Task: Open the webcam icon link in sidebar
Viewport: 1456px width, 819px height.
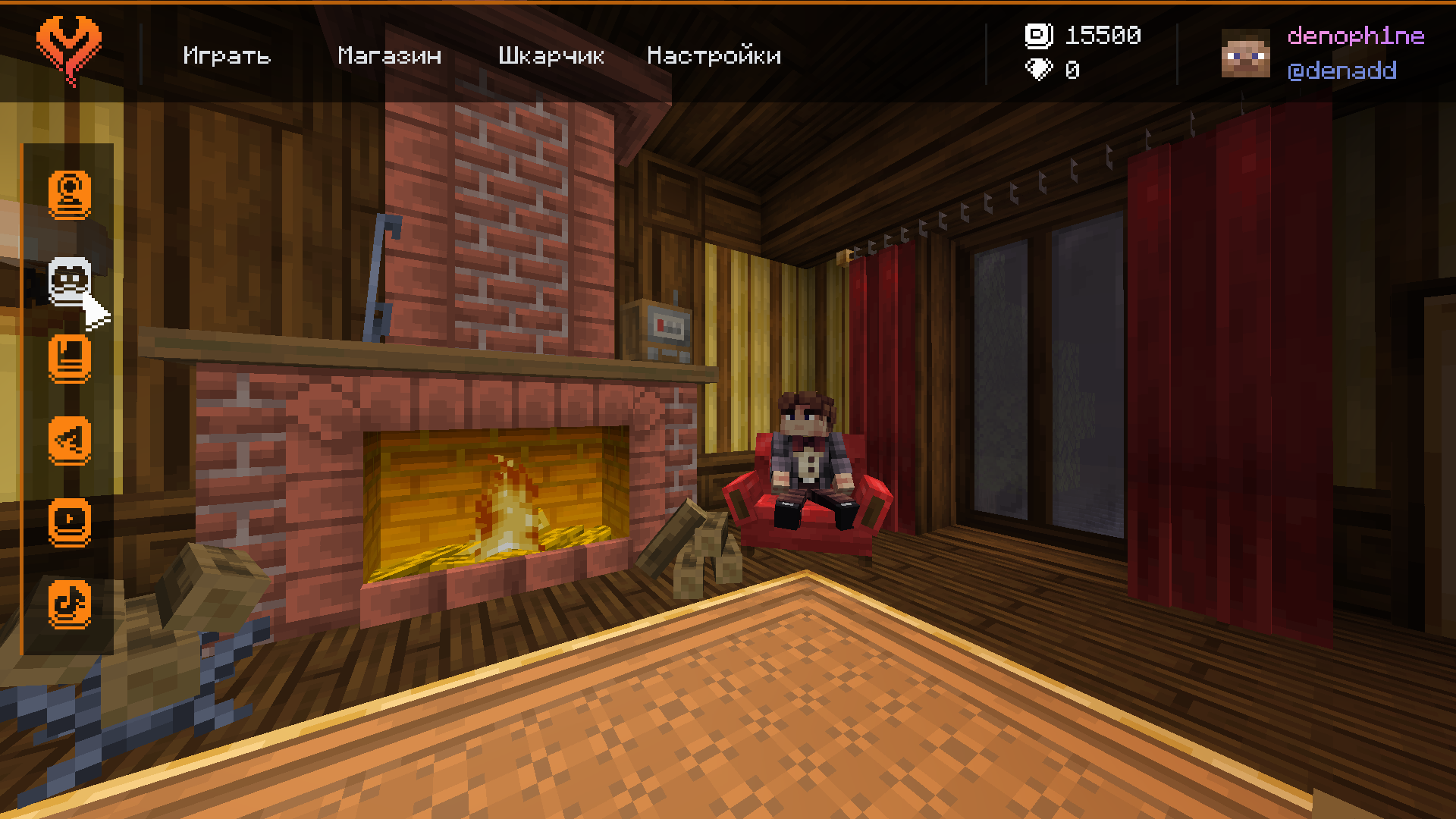Action: pos(70,194)
